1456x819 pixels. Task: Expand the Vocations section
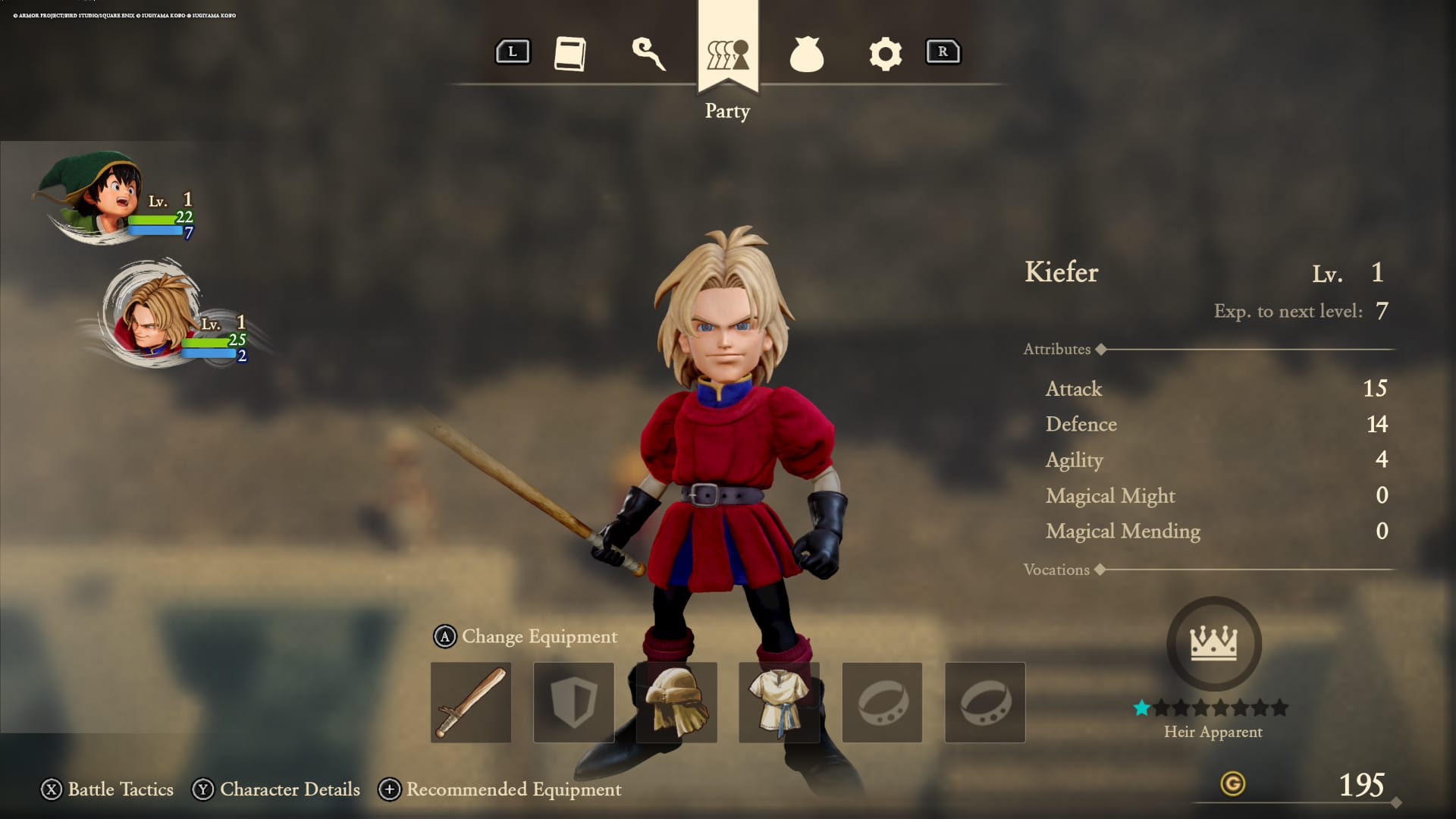pyautogui.click(x=1059, y=570)
